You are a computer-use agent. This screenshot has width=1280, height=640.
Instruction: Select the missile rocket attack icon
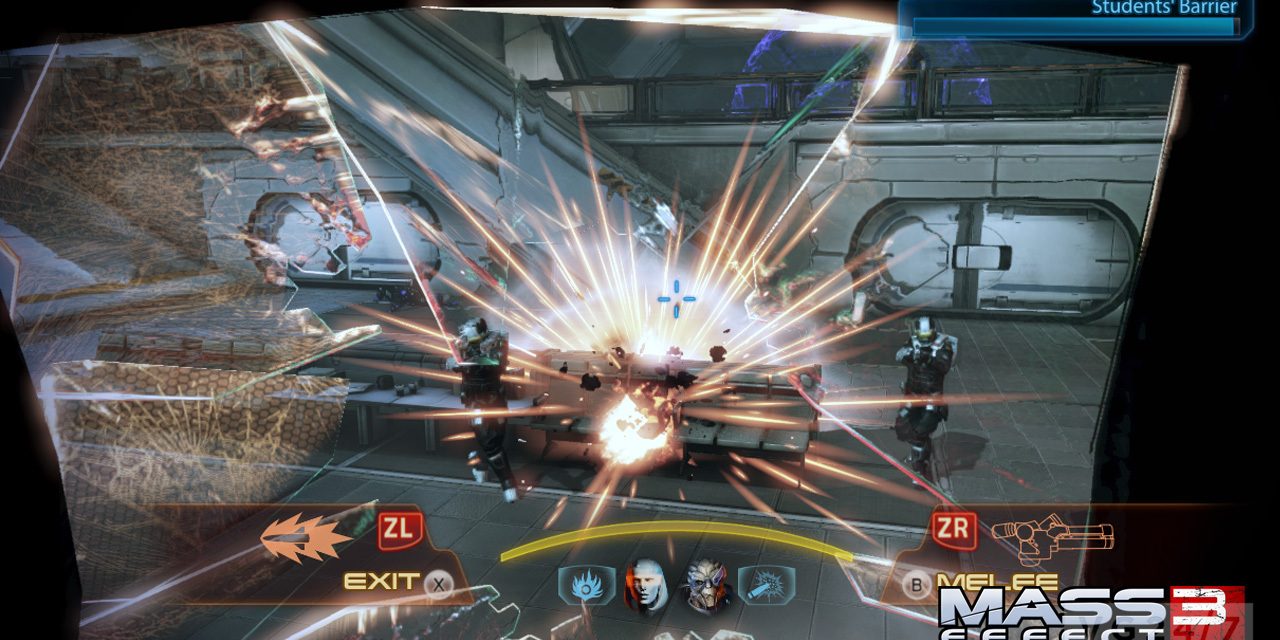point(305,538)
